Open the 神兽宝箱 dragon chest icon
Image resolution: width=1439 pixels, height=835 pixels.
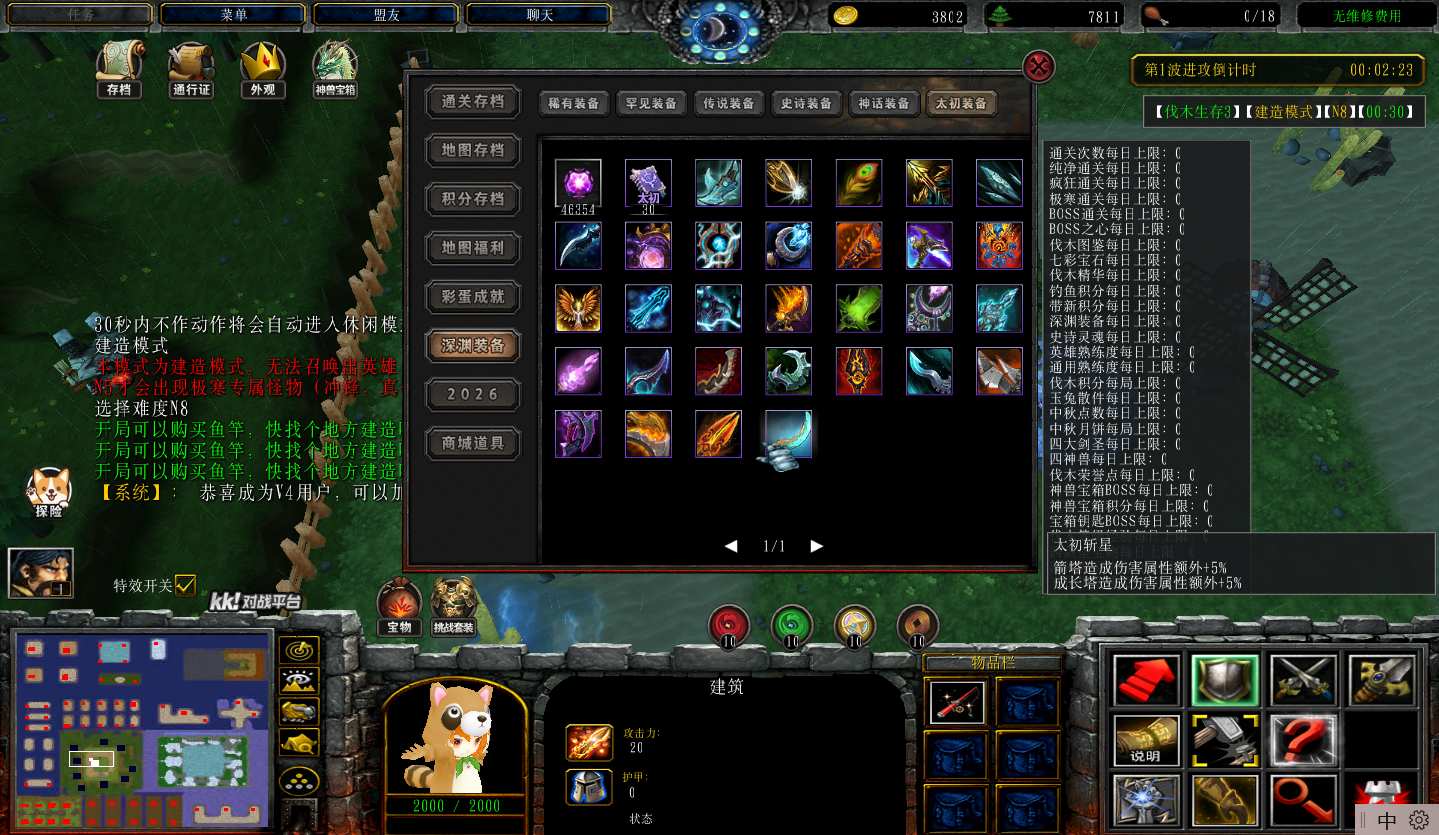coord(335,70)
